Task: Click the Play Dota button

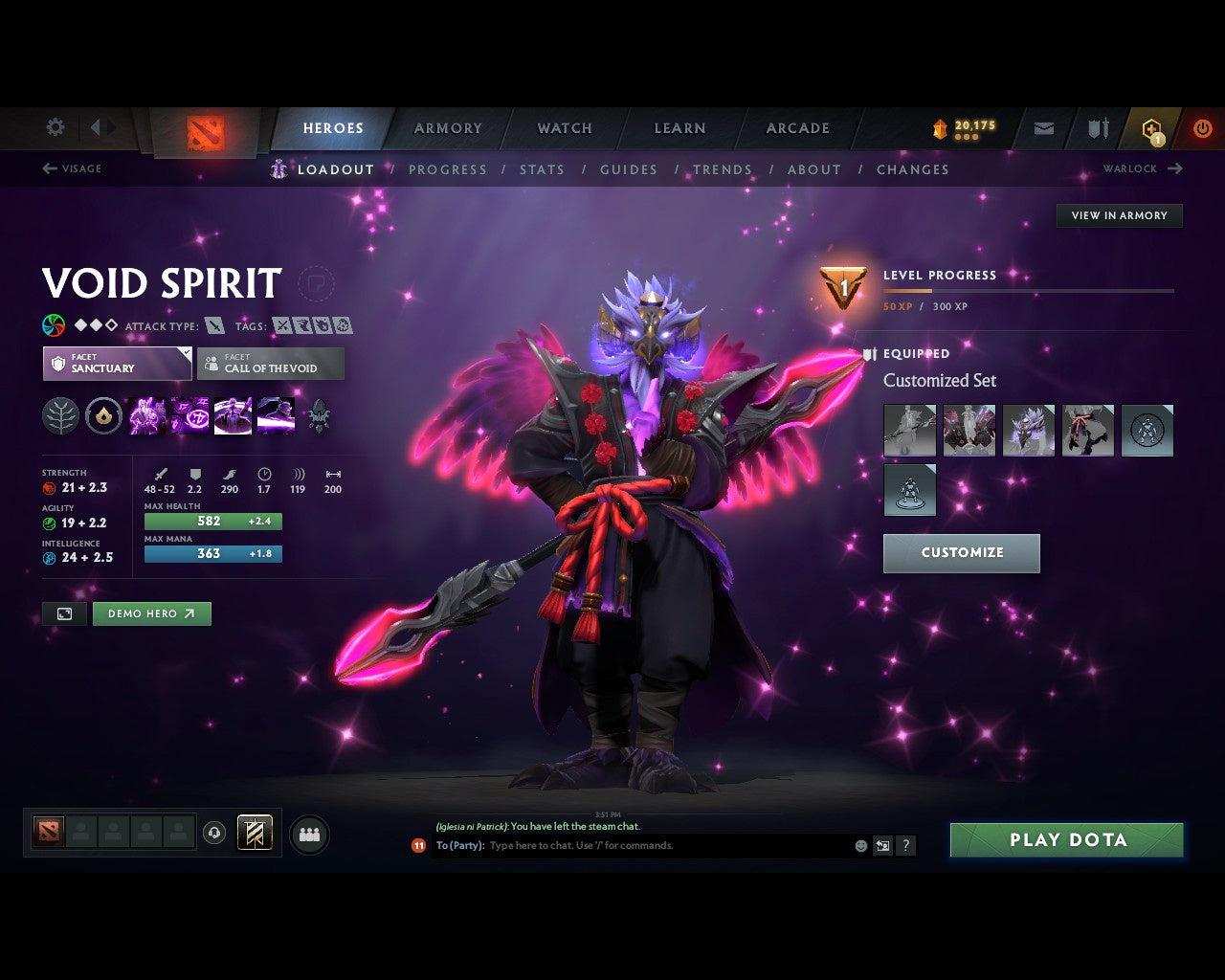Action: 1066,839
